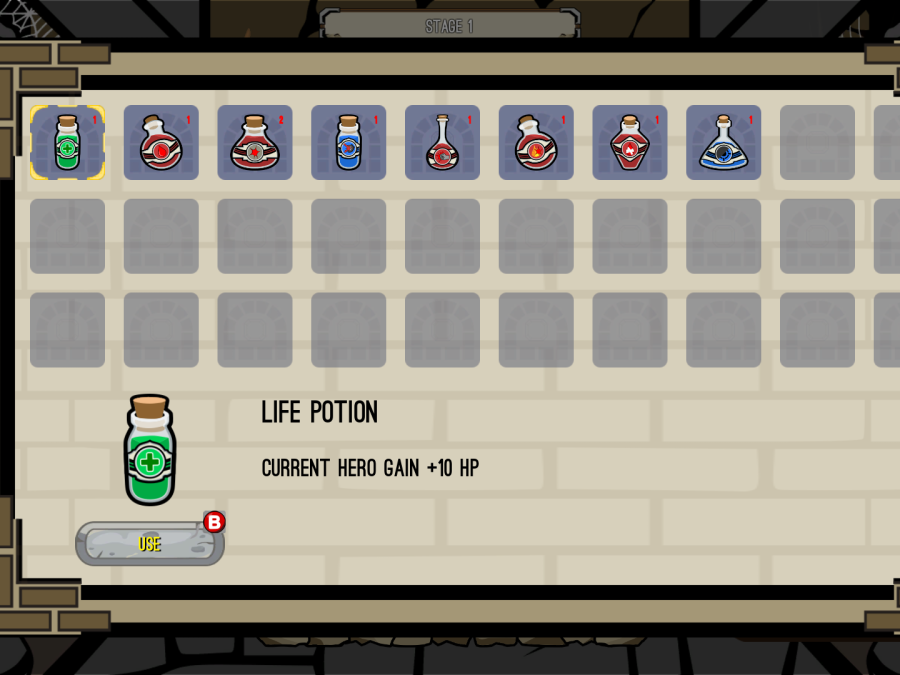This screenshot has height=675, width=900.
Task: Use the selected Life Potion
Action: [150, 544]
